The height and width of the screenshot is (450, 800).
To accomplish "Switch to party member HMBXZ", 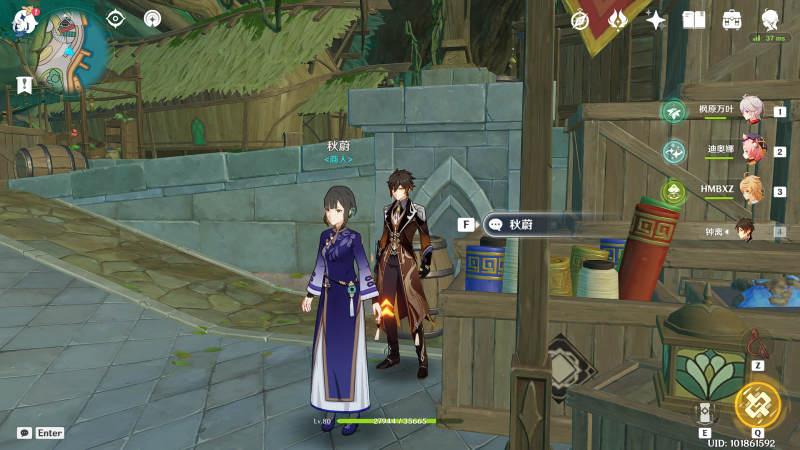I will tap(749, 191).
